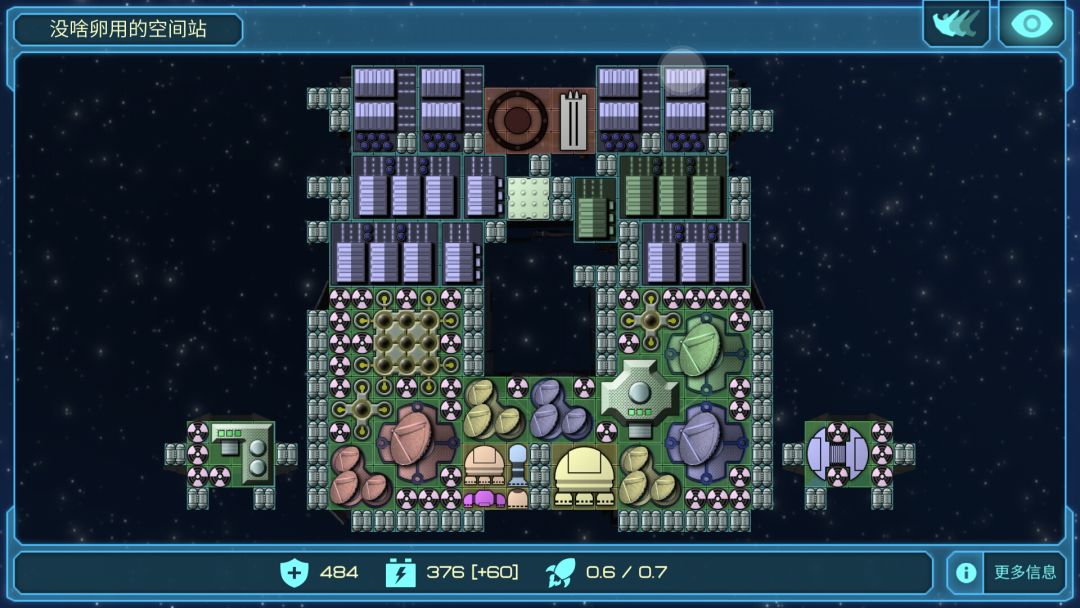Click the layered ships icon button
This screenshot has height=608, width=1080.
[955, 24]
